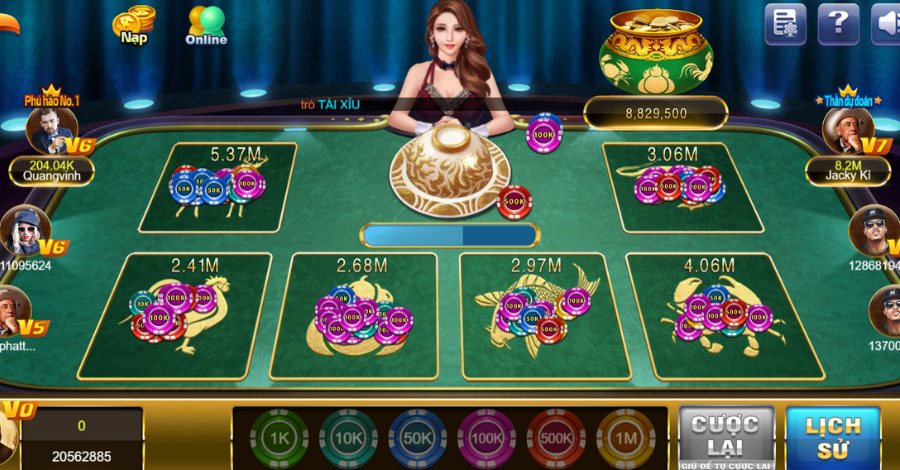The height and width of the screenshot is (470, 900).
Task: Pick the purple 100K chip
Action: coord(486,438)
